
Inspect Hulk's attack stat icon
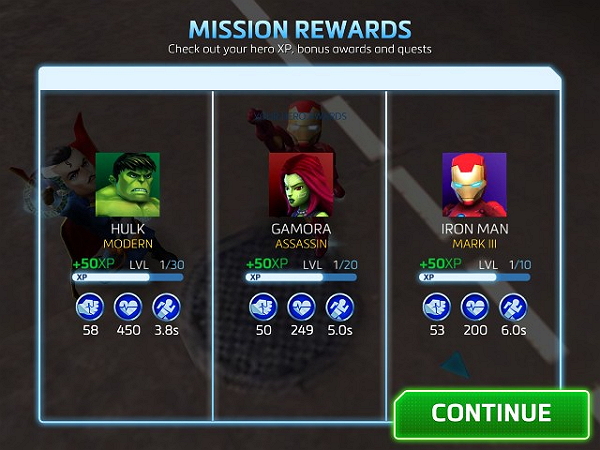coord(88,306)
